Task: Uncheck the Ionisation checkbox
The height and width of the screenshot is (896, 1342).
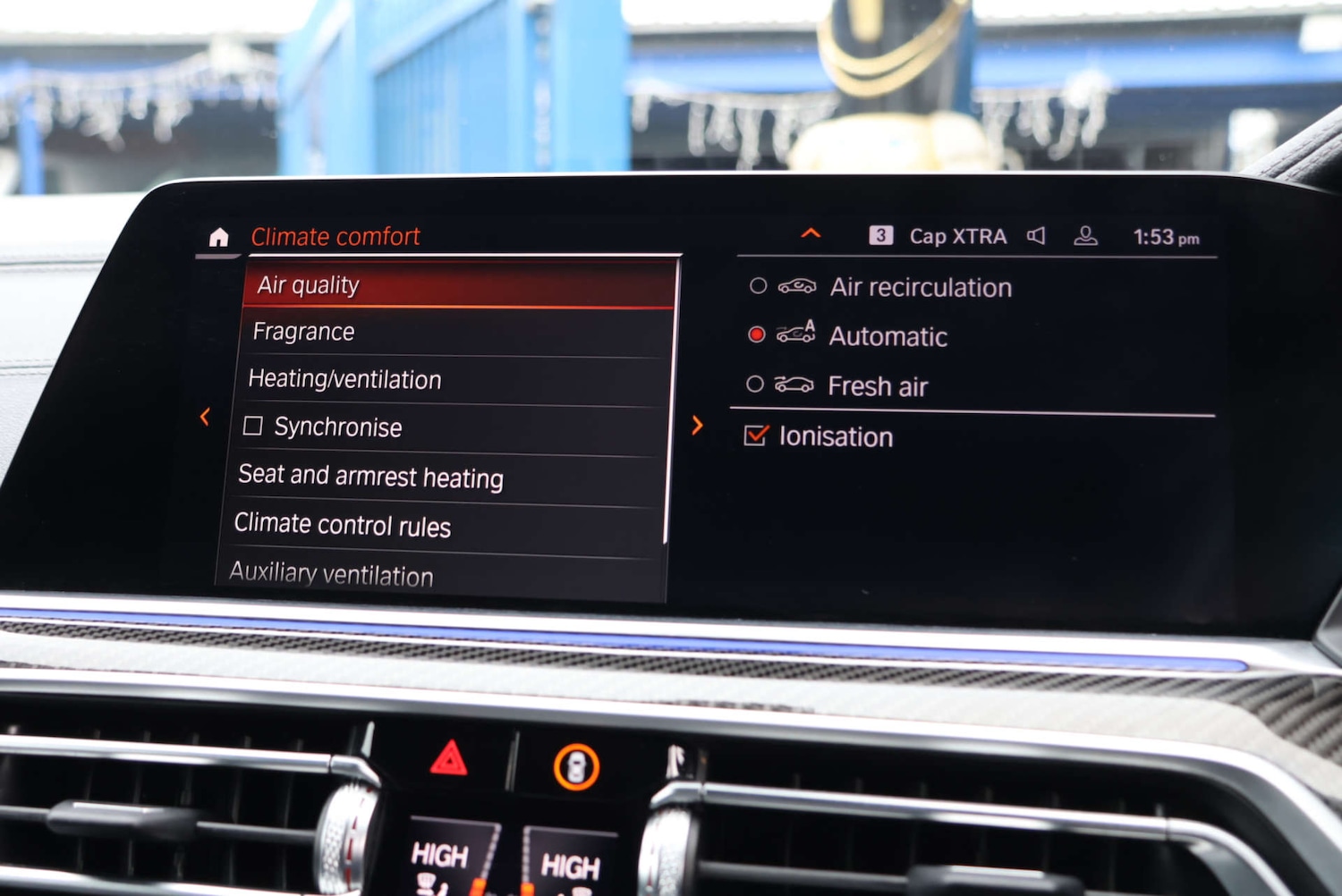Action: click(x=756, y=435)
